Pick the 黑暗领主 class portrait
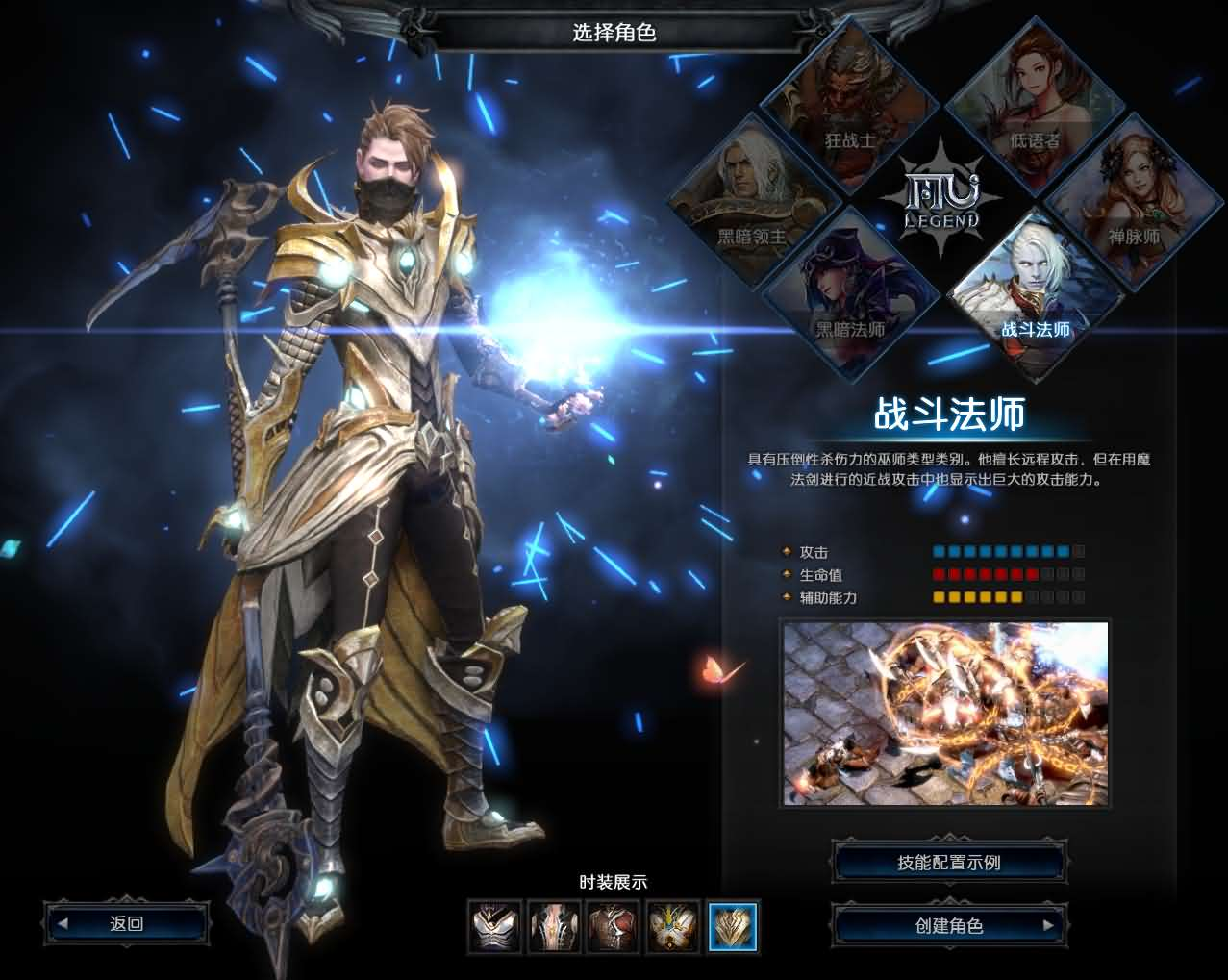This screenshot has height=980, width=1228. (x=755, y=200)
